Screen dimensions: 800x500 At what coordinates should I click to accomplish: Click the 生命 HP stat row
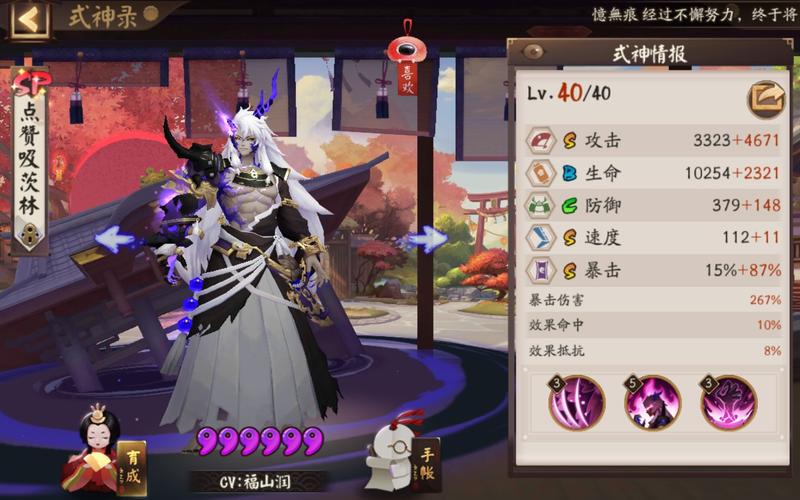[653, 173]
